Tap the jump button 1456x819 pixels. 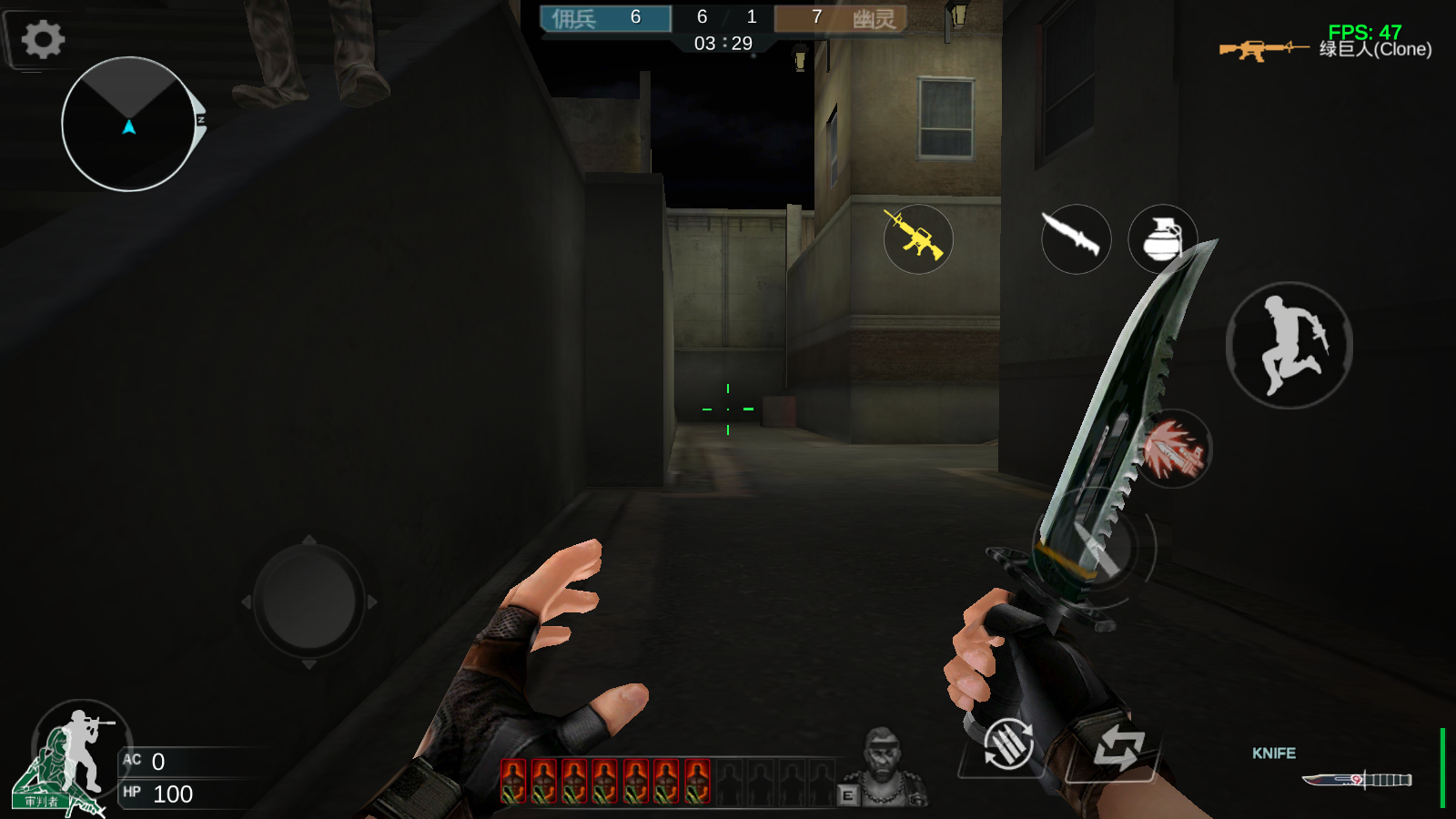(x=1289, y=345)
